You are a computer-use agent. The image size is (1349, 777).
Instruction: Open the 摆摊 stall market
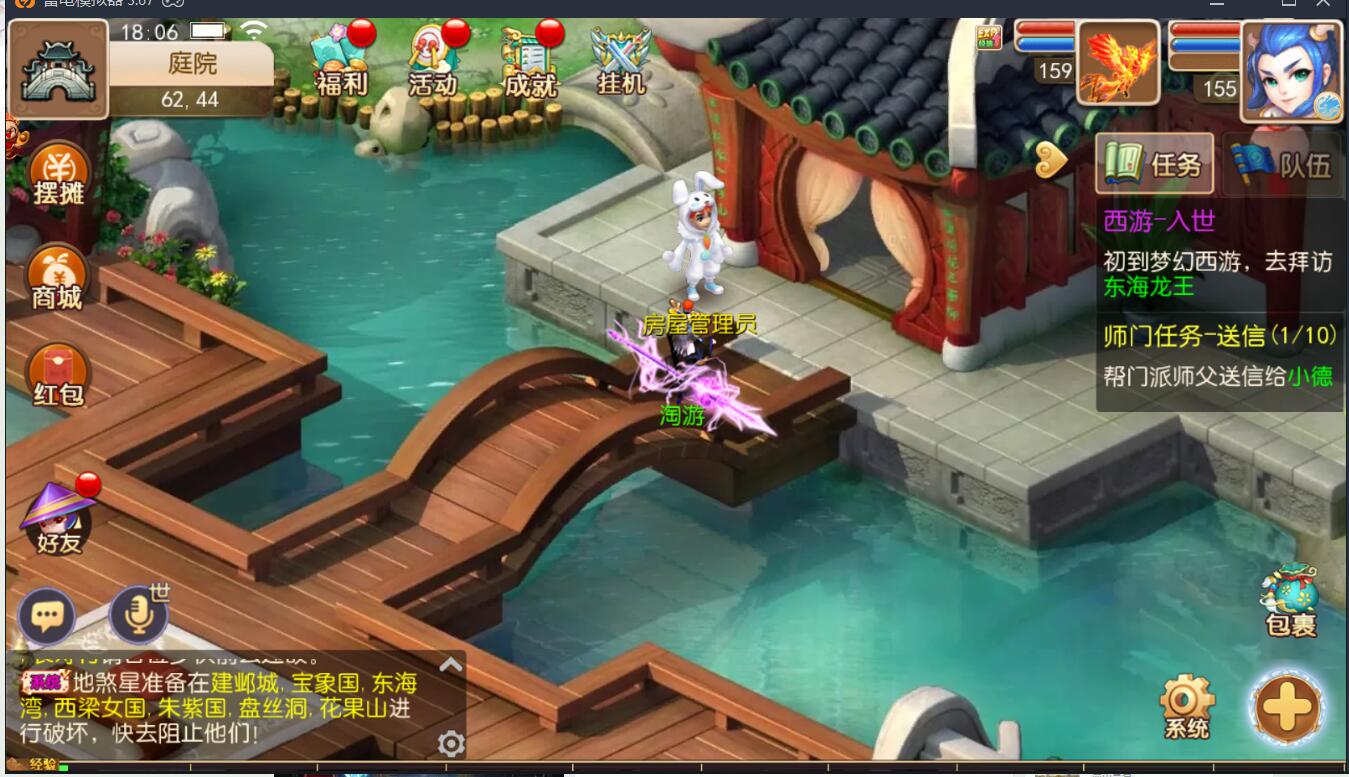(x=59, y=176)
